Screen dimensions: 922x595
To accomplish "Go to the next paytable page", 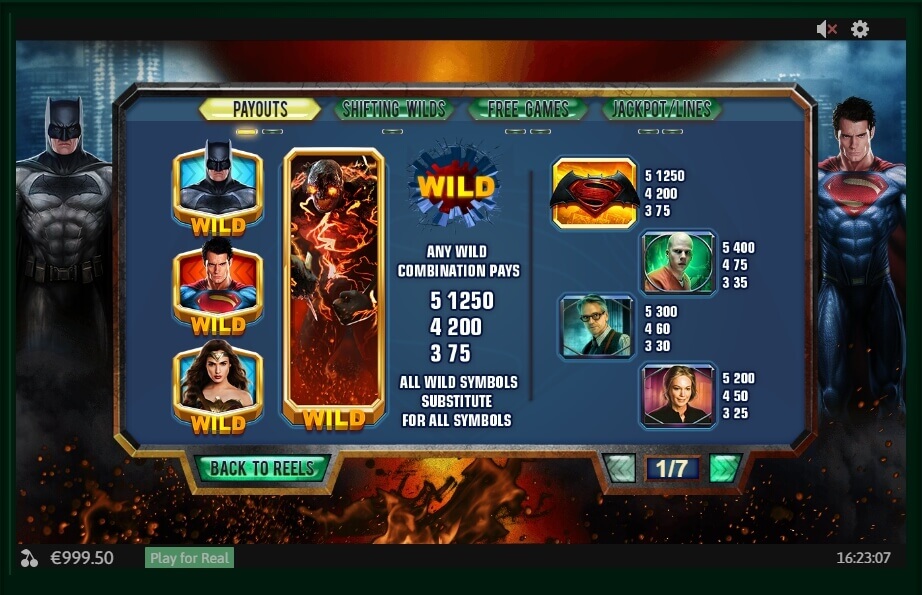I will 724,468.
